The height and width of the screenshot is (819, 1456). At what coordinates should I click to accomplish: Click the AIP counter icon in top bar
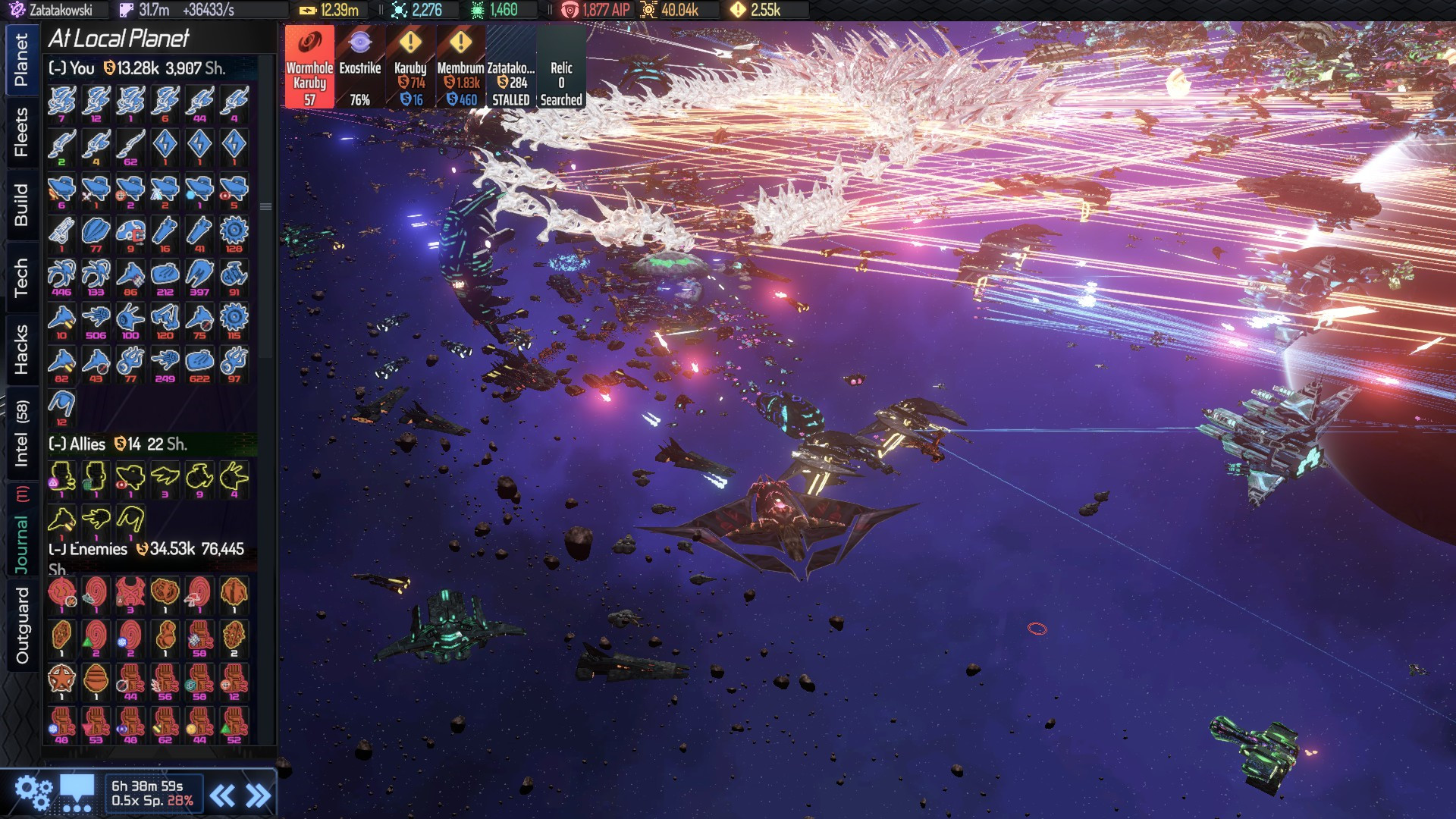click(x=570, y=11)
